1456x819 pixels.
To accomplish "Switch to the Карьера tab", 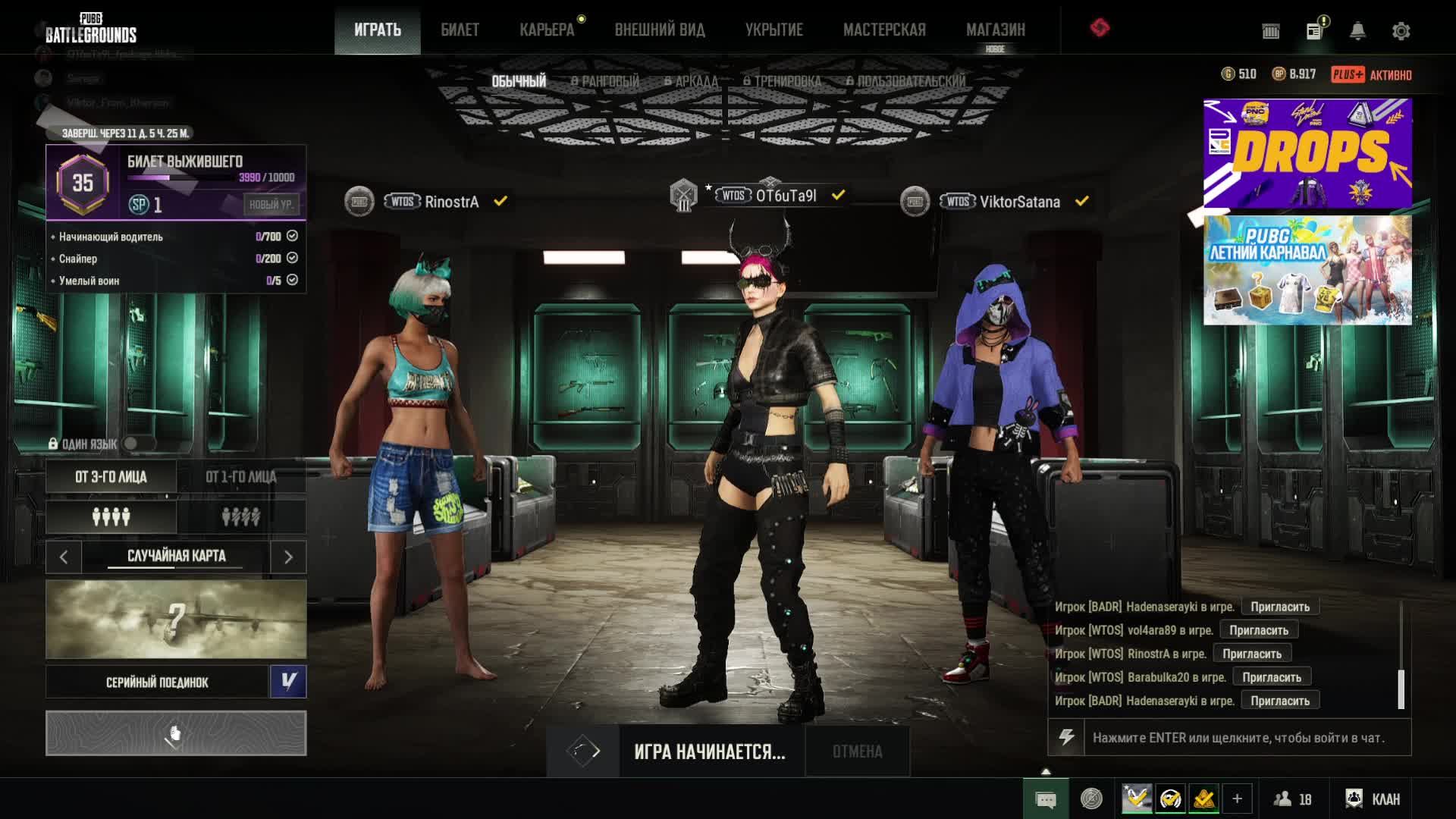I will pos(547,30).
